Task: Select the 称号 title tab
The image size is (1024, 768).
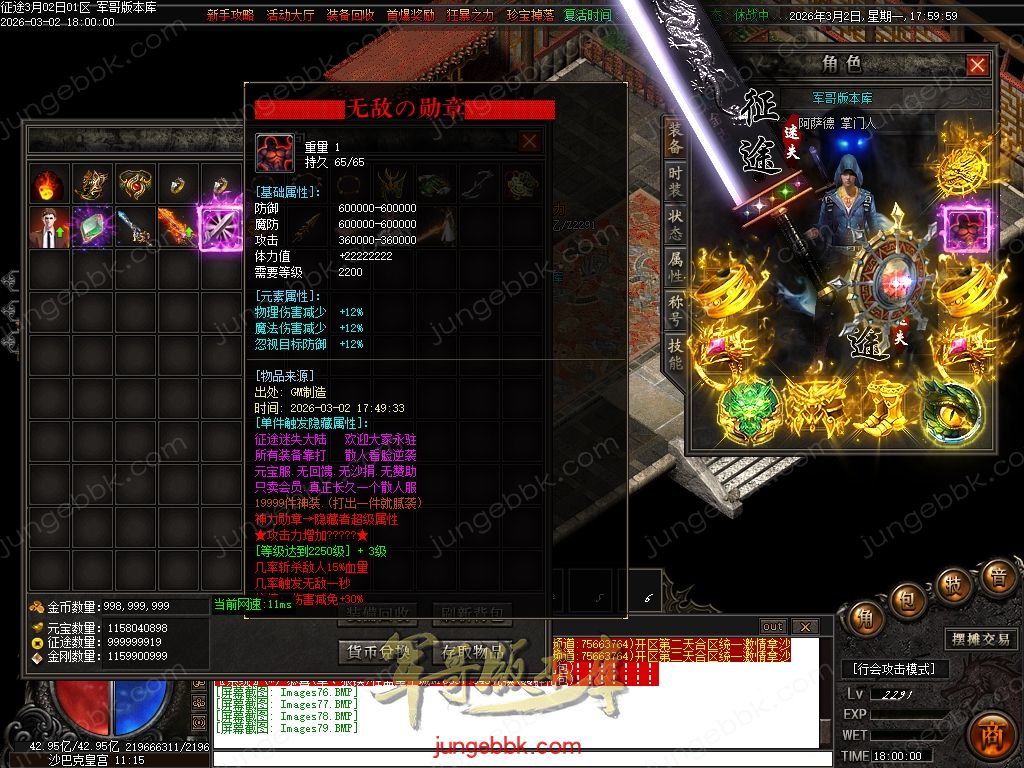Action: [x=676, y=309]
